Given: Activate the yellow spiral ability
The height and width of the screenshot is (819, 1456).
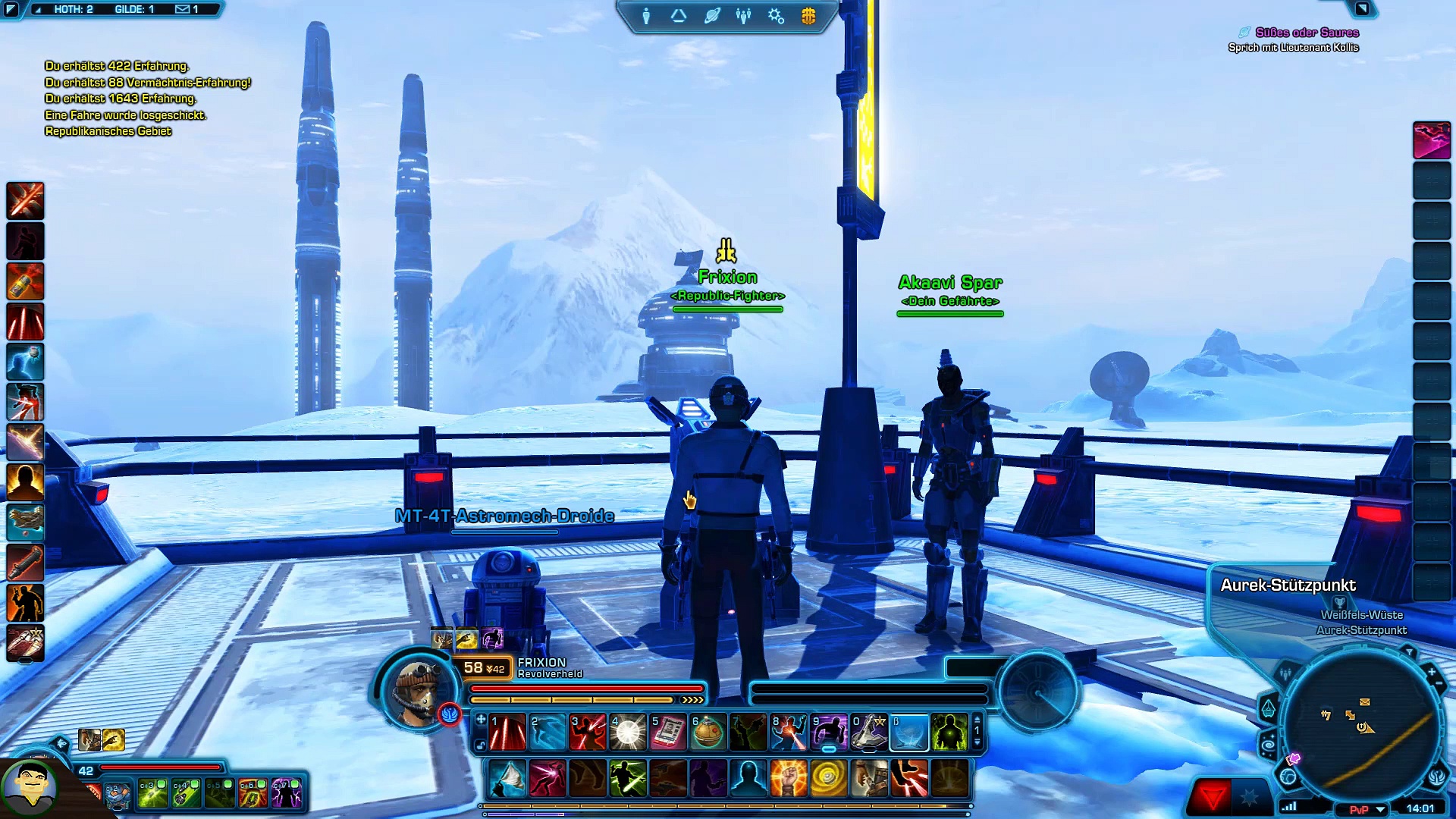Looking at the screenshot, I should [x=828, y=778].
